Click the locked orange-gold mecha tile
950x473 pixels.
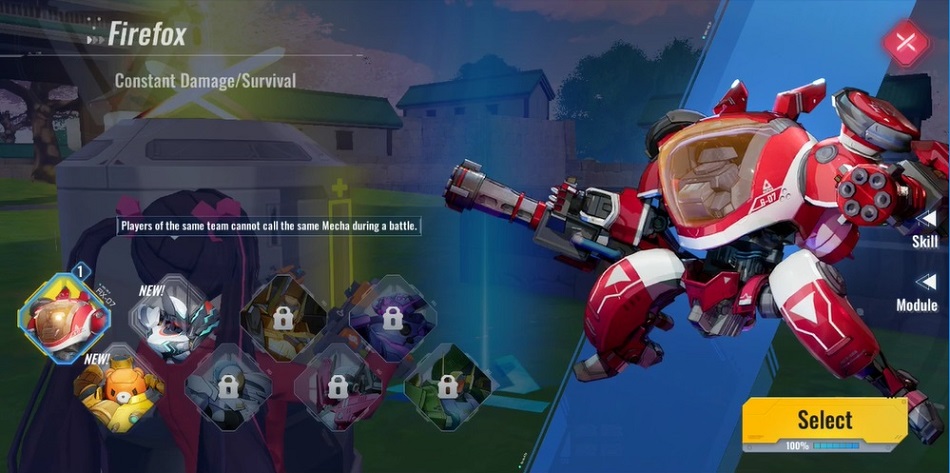[x=282, y=318]
